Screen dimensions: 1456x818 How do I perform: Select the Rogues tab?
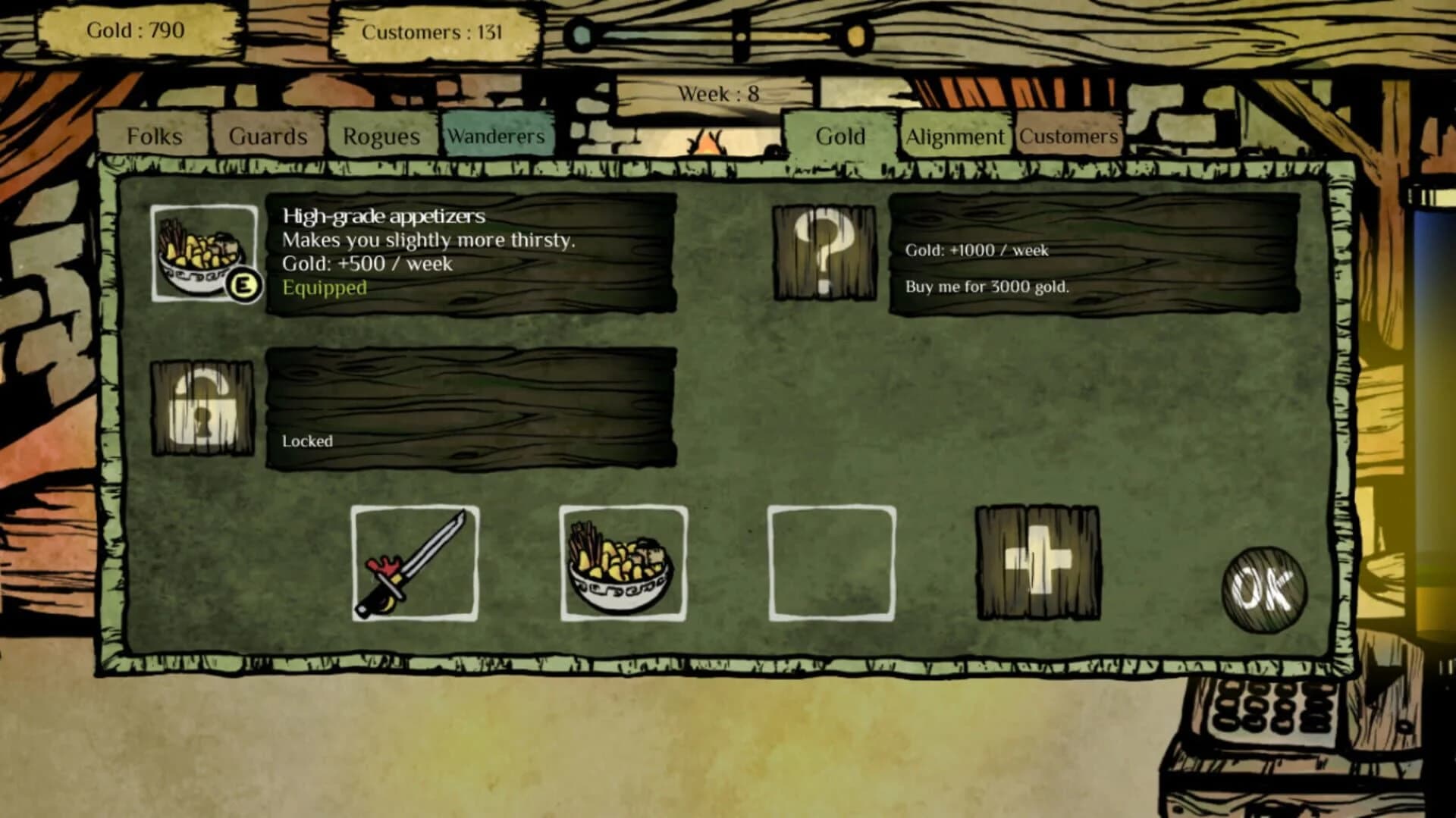pyautogui.click(x=381, y=136)
